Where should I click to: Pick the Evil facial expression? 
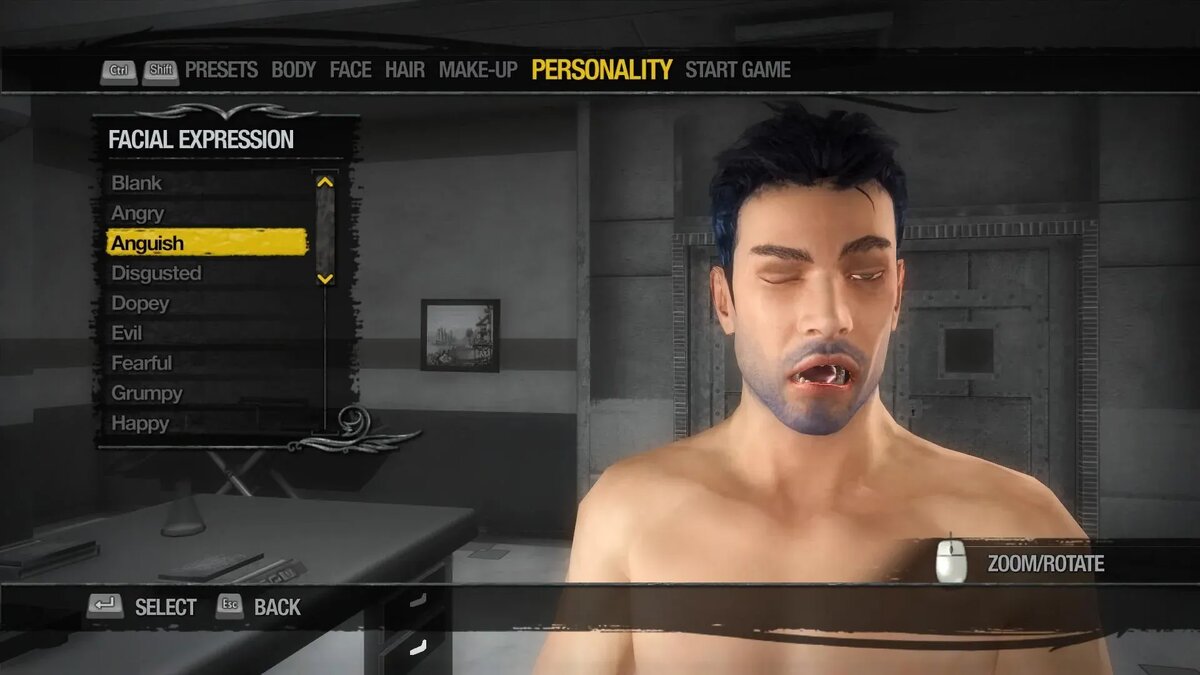pyautogui.click(x=127, y=333)
